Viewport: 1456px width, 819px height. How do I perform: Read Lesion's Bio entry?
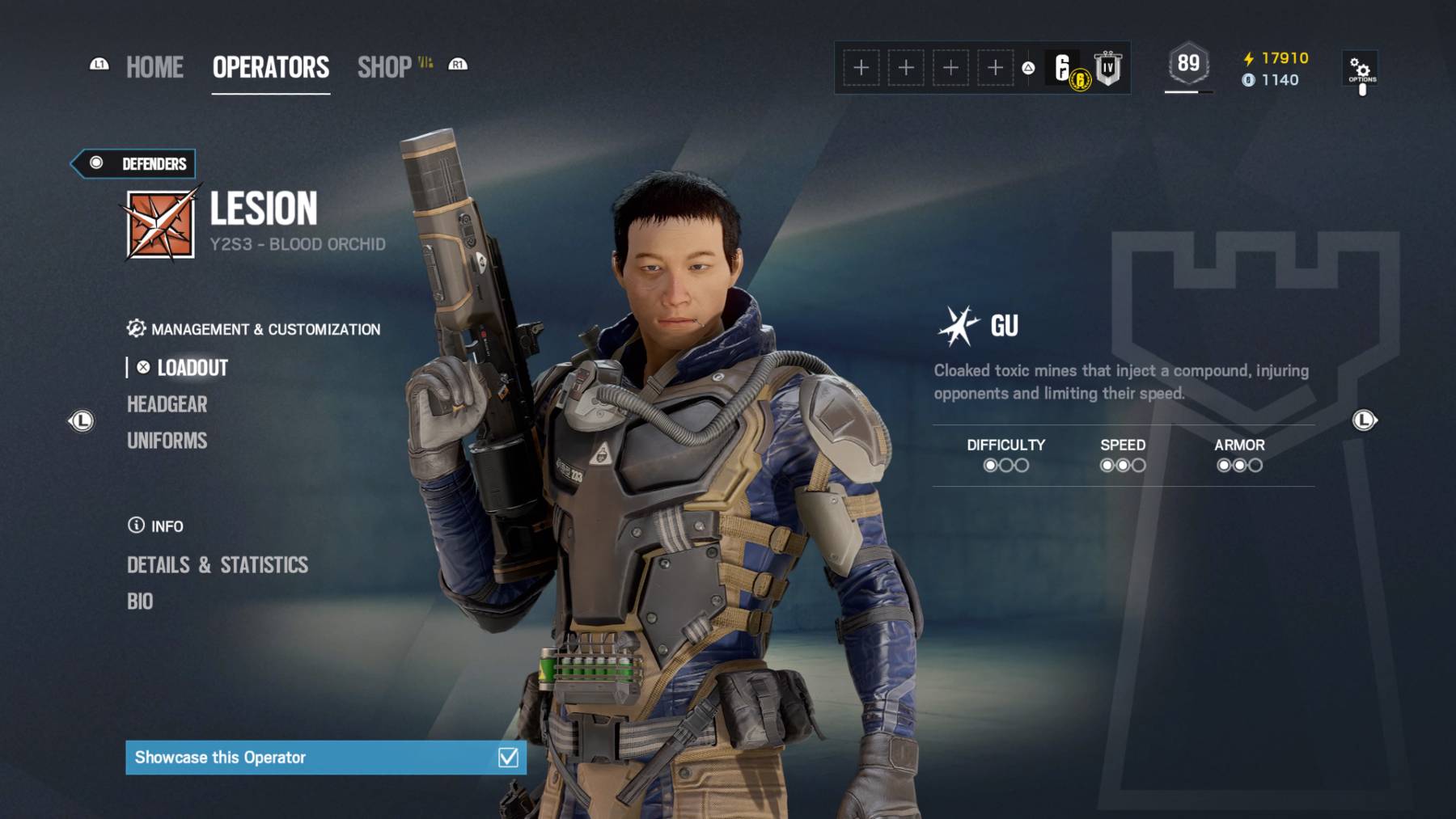coord(140,602)
